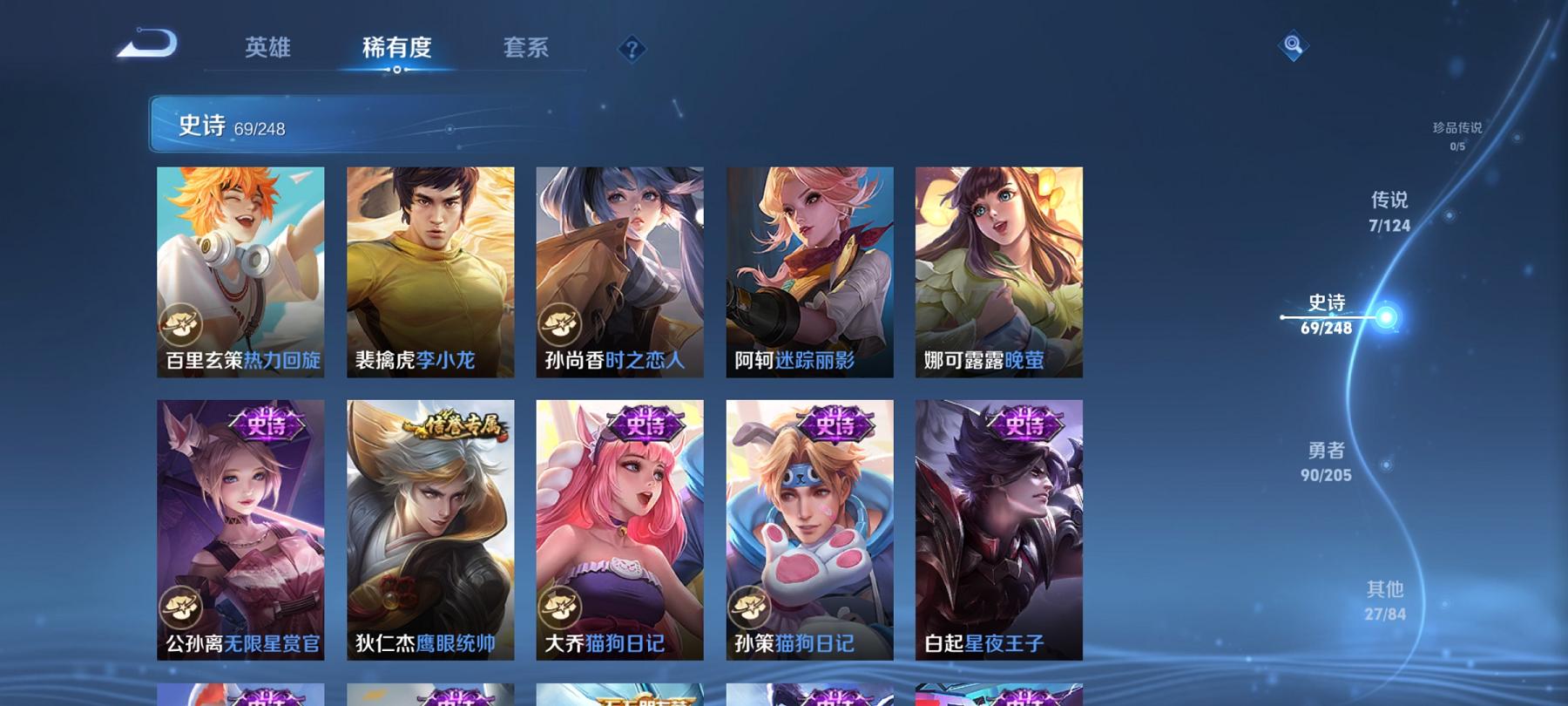Click the badge icon on 百里玄策热力回旋 card

(180, 324)
